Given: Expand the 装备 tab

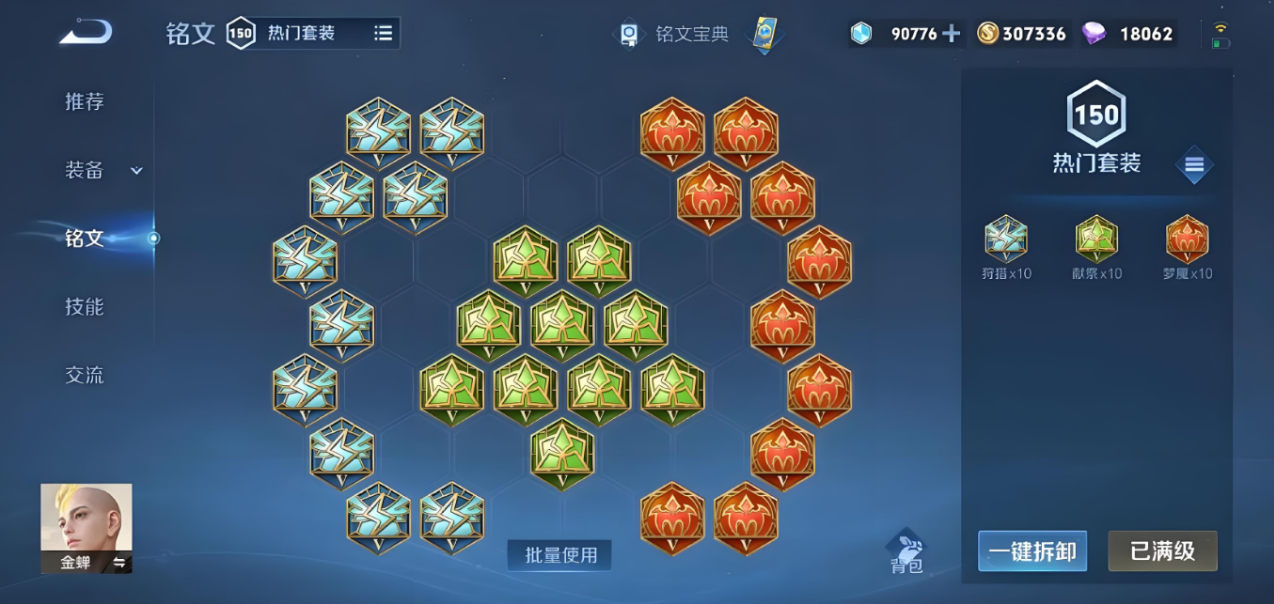Looking at the screenshot, I should tap(102, 170).
